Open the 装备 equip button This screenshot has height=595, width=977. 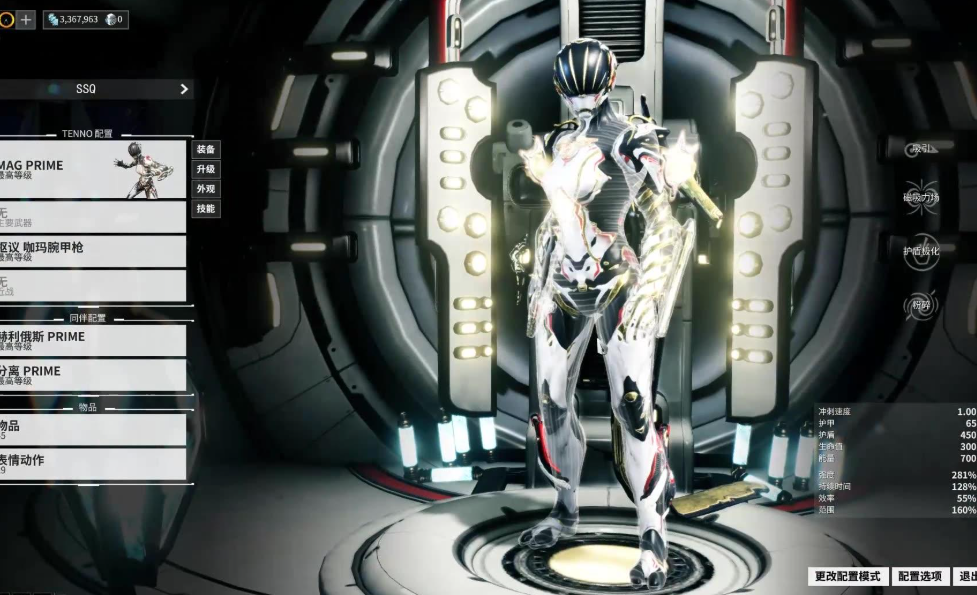click(x=206, y=149)
